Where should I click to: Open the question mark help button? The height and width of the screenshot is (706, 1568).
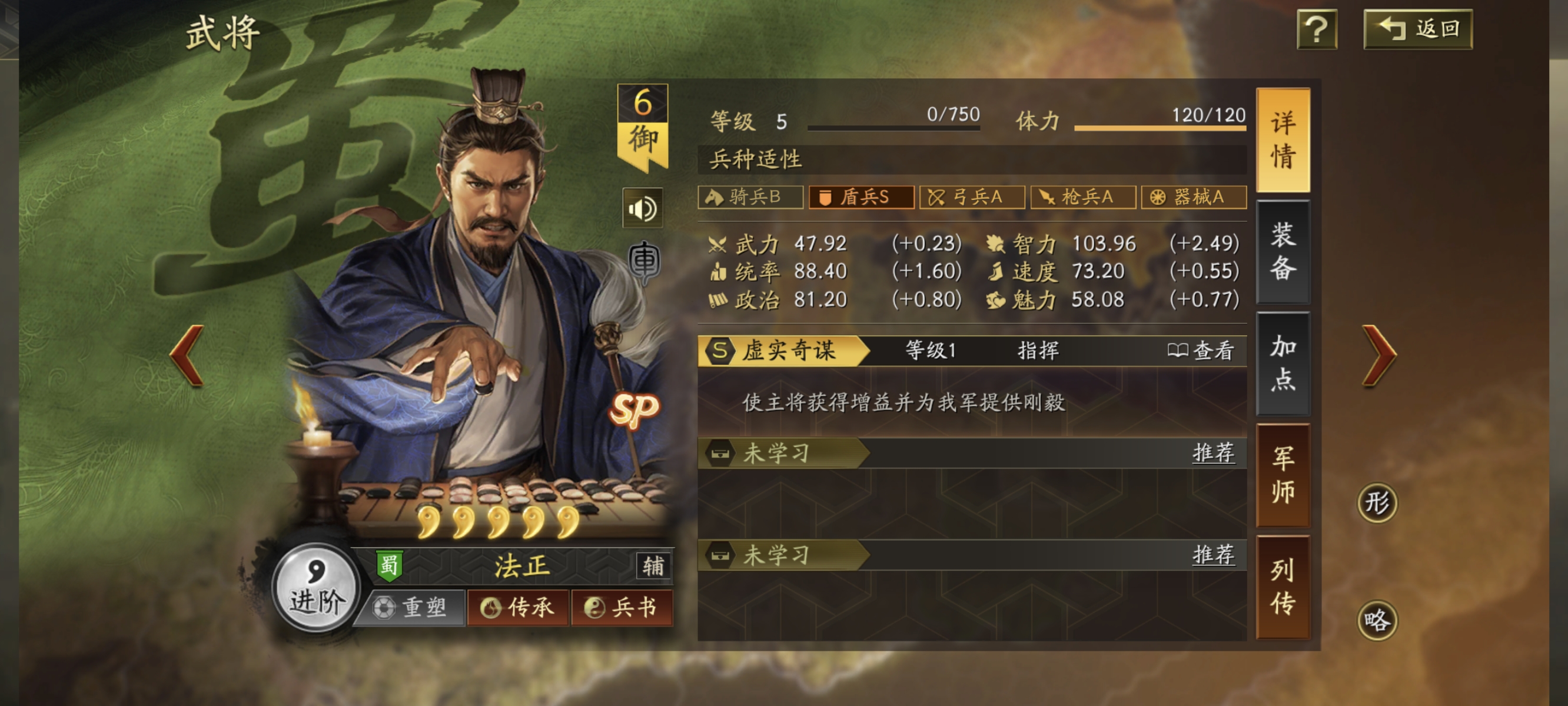click(1317, 29)
